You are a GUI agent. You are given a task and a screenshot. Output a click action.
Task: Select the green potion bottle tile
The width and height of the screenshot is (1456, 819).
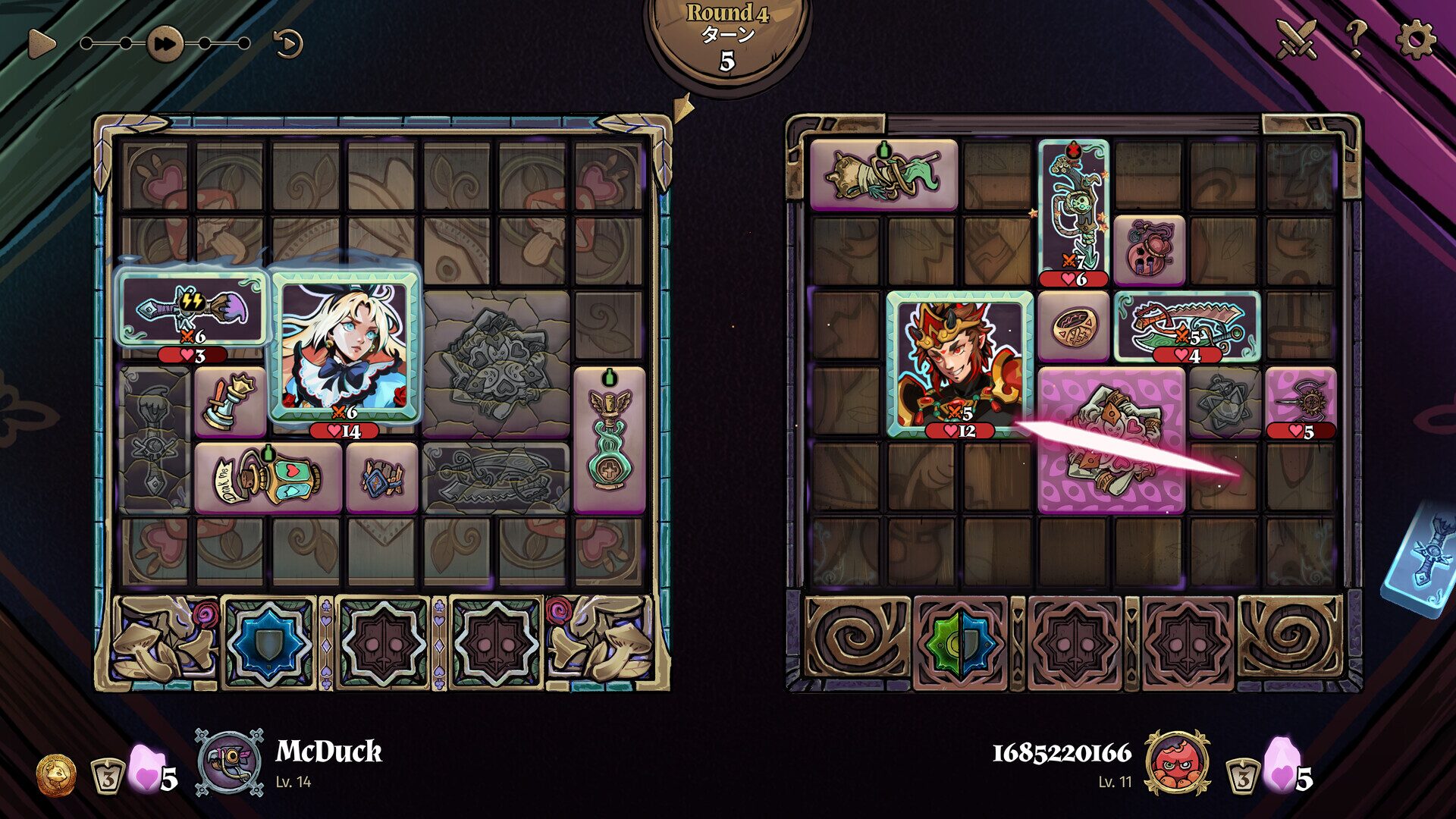tap(609, 440)
